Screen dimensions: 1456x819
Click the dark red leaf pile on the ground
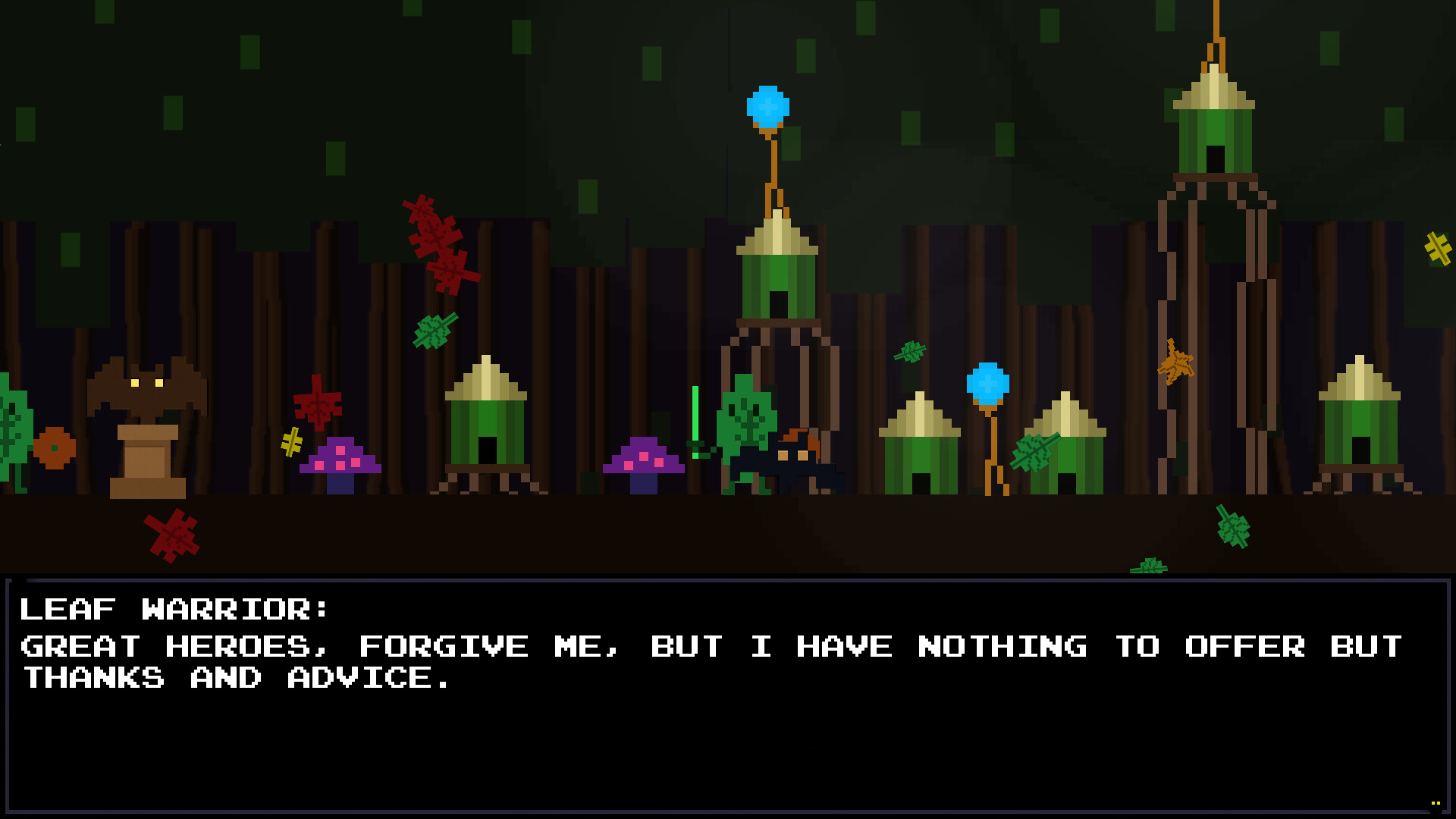(x=171, y=535)
